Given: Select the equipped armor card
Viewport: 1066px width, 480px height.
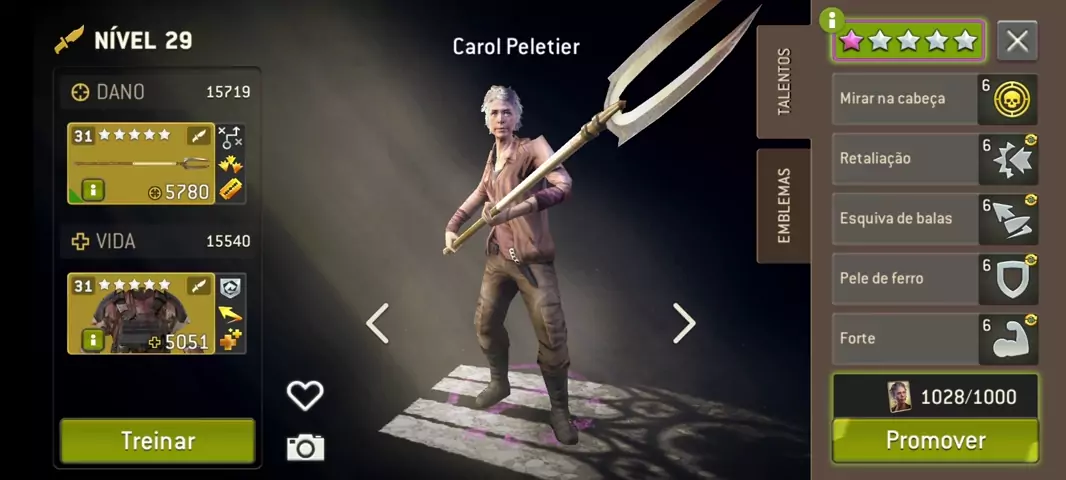Looking at the screenshot, I should tap(141, 313).
